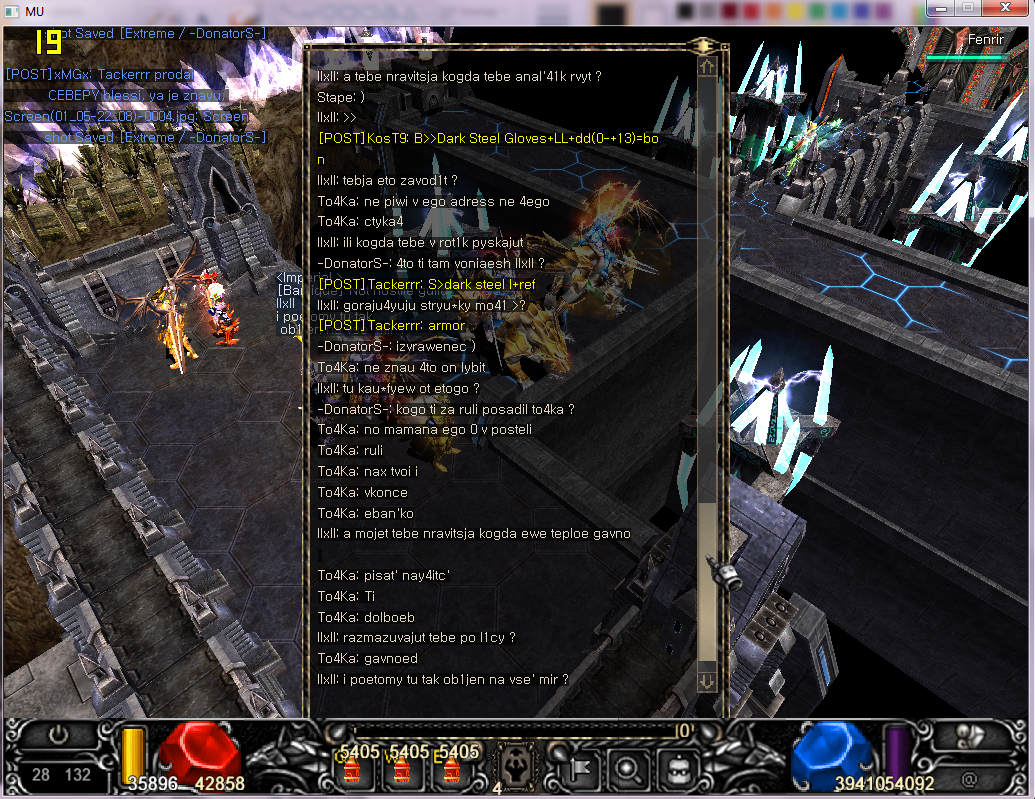Close the MU game window
This screenshot has width=1035, height=799.
pyautogui.click(x=1005, y=8)
